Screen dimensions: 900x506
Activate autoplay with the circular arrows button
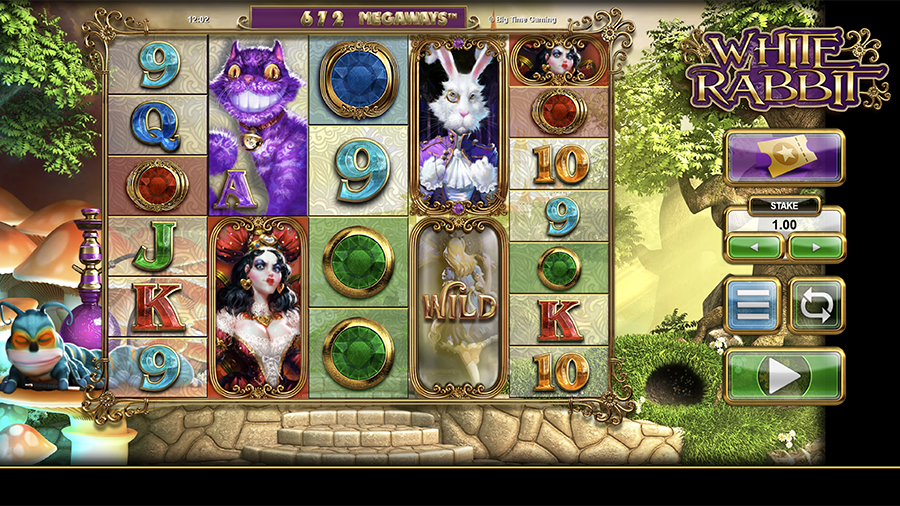[816, 305]
